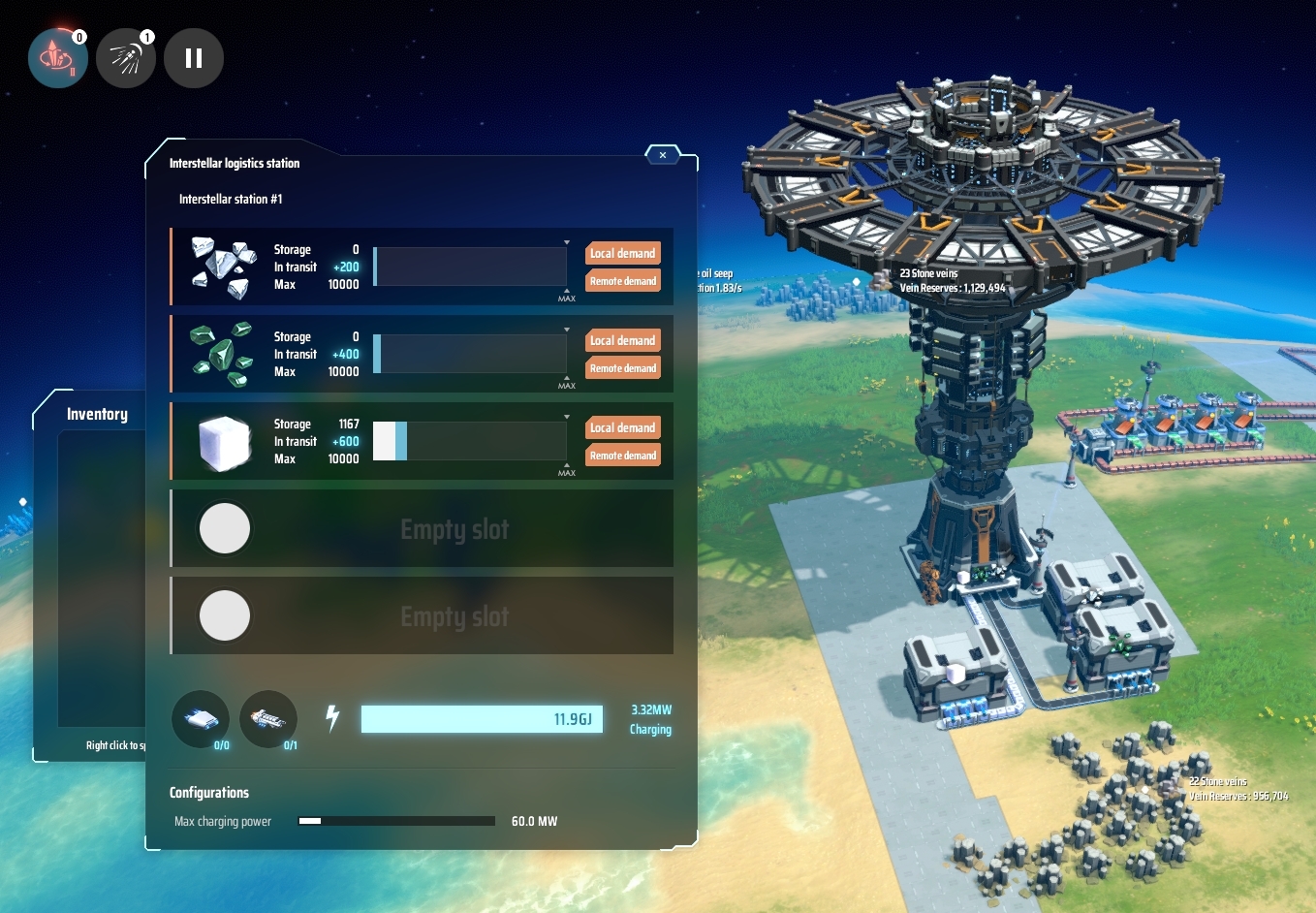The image size is (1316, 913).
Task: Select the logistics vessel icon showing 0/1
Action: (x=268, y=719)
